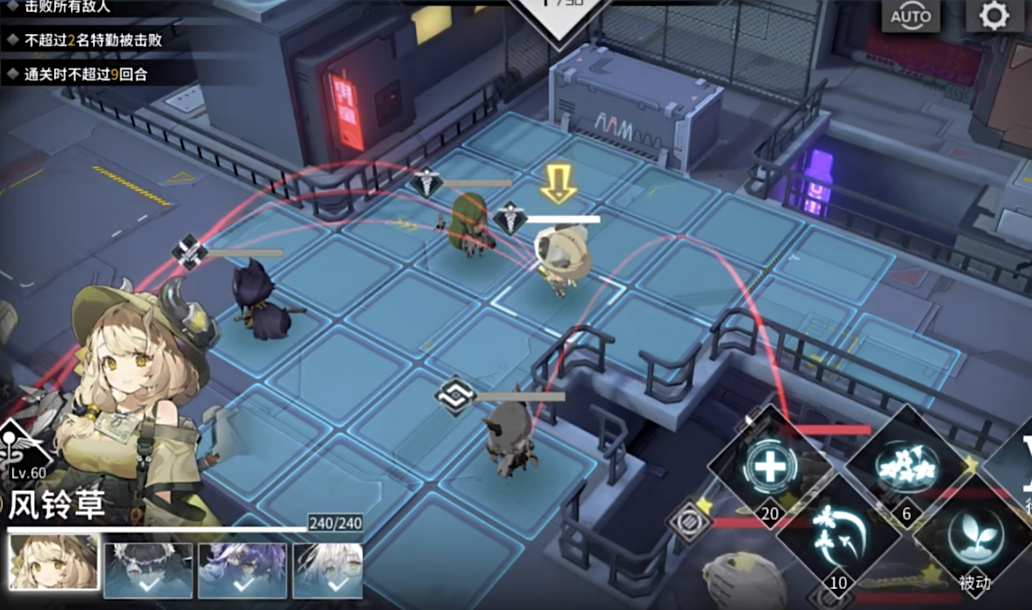This screenshot has height=610, width=1032.
Task: Toggle the AUTO battle button
Action: 910,17
